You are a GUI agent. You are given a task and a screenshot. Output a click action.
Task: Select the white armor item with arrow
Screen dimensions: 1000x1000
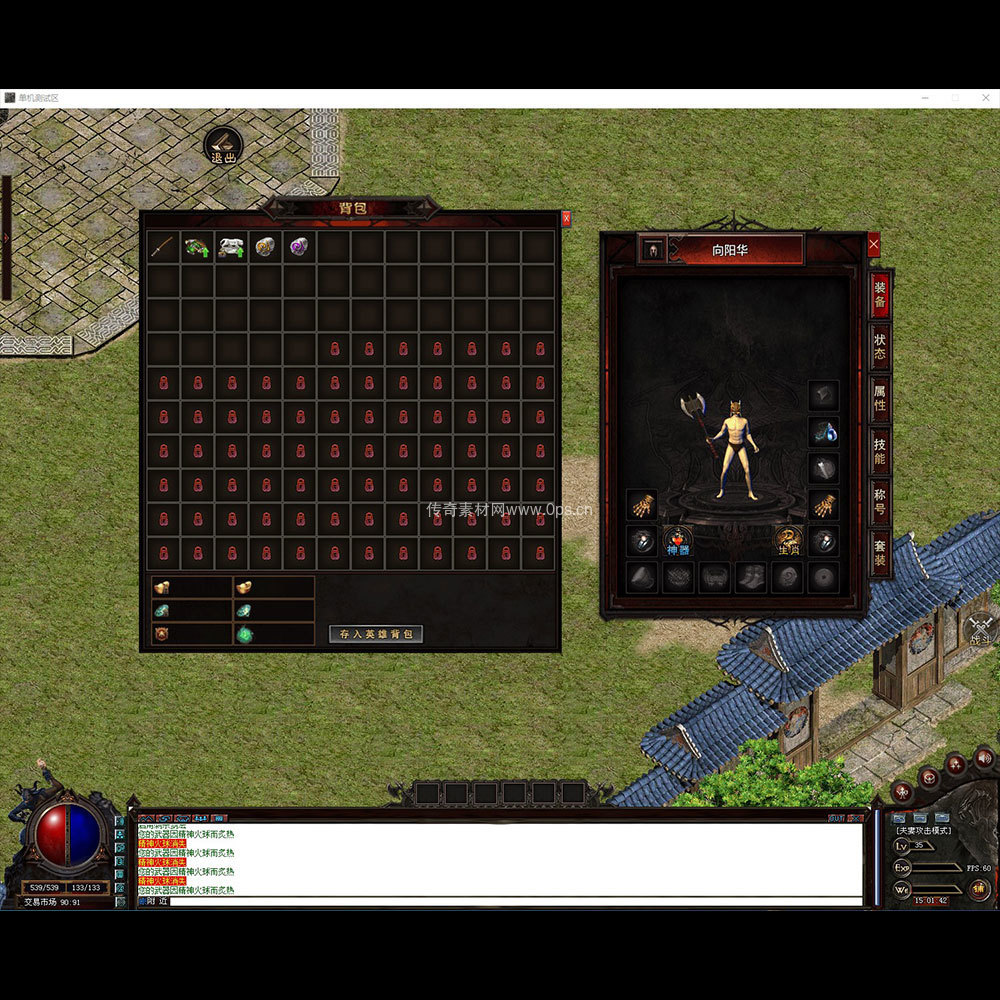point(231,247)
